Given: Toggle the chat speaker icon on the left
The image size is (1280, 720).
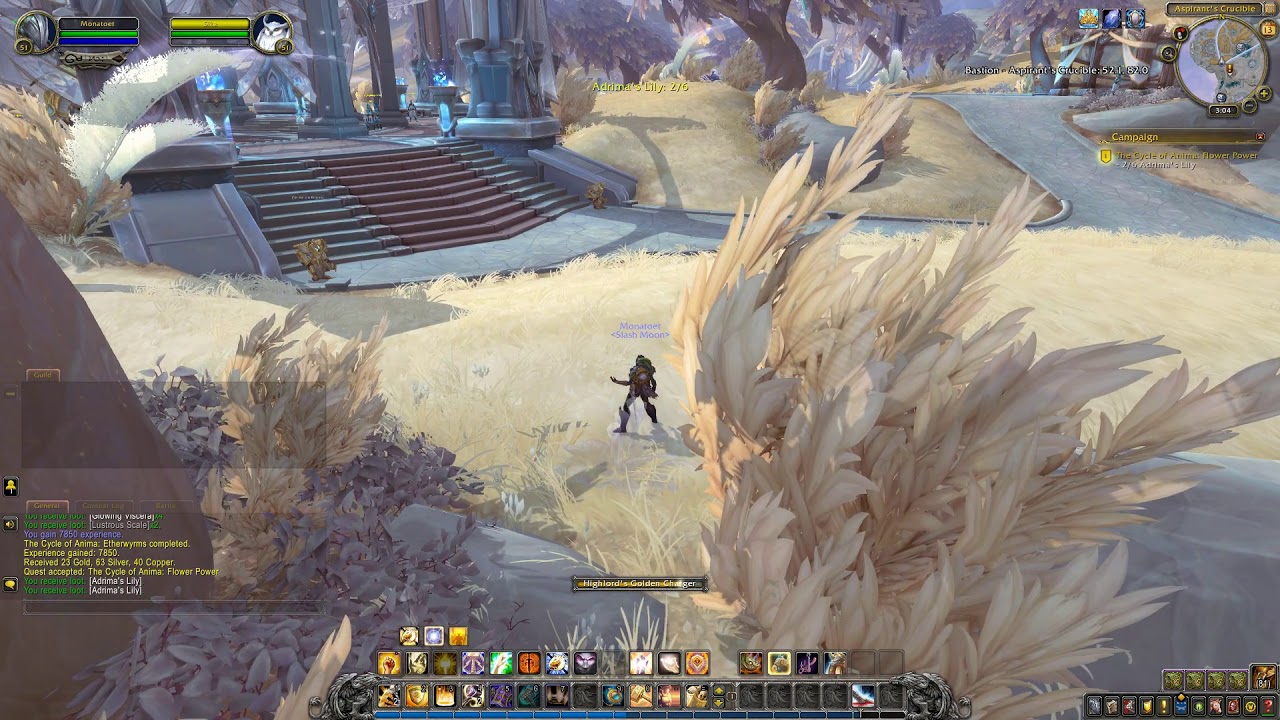Looking at the screenshot, I should pos(10,522).
